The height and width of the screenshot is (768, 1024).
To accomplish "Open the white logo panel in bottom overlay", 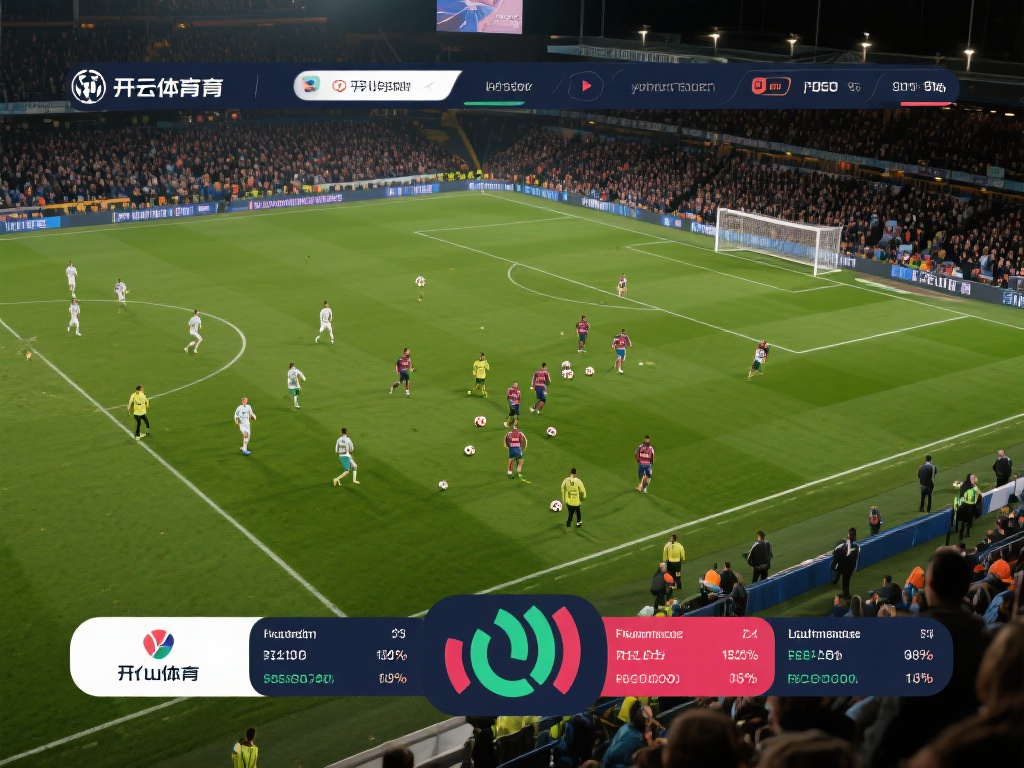I will [x=160, y=656].
